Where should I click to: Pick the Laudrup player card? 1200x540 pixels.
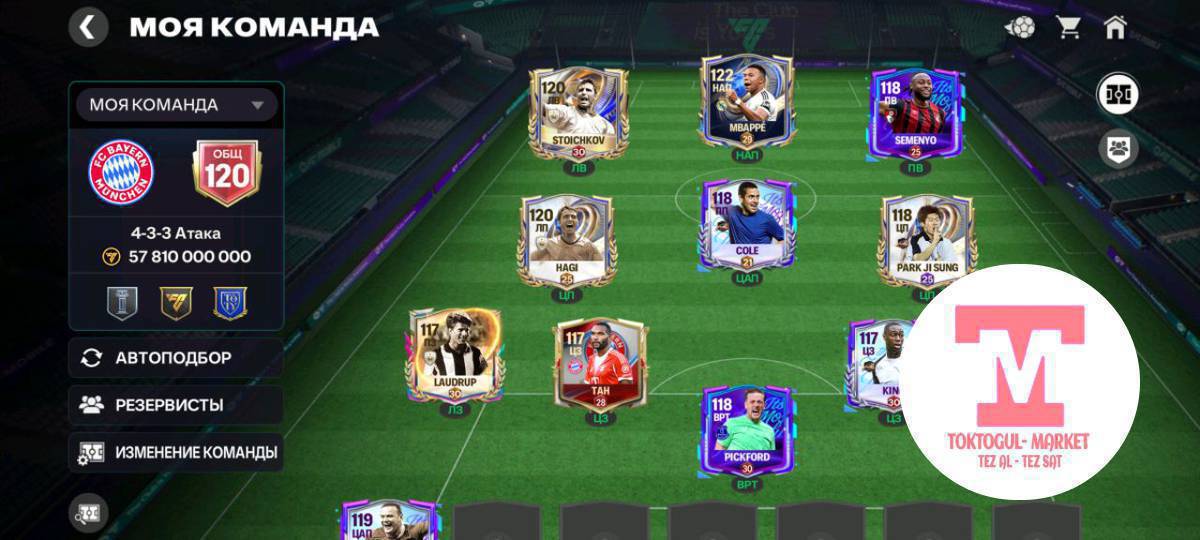coord(455,355)
